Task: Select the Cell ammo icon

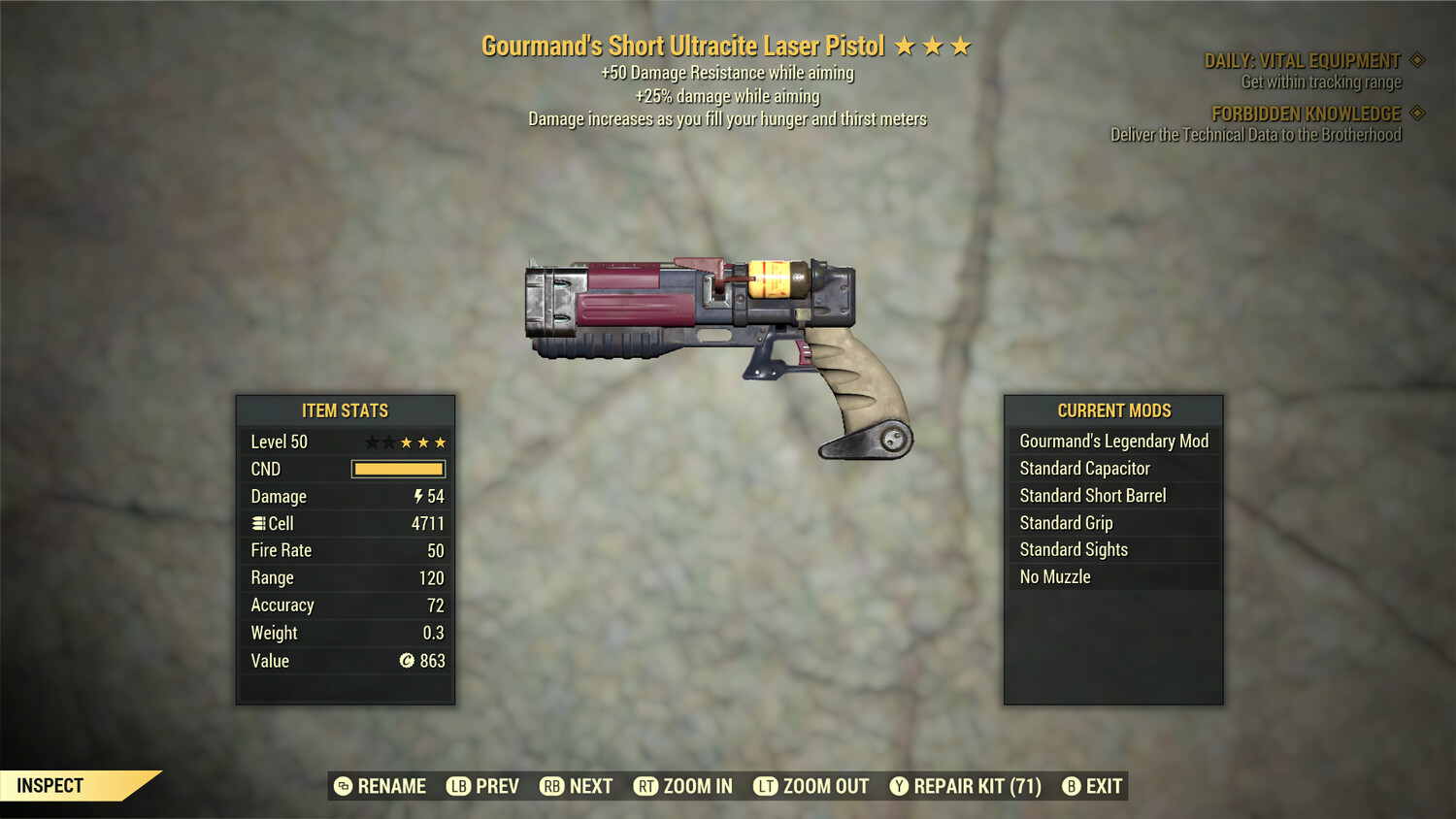Action: tap(258, 523)
